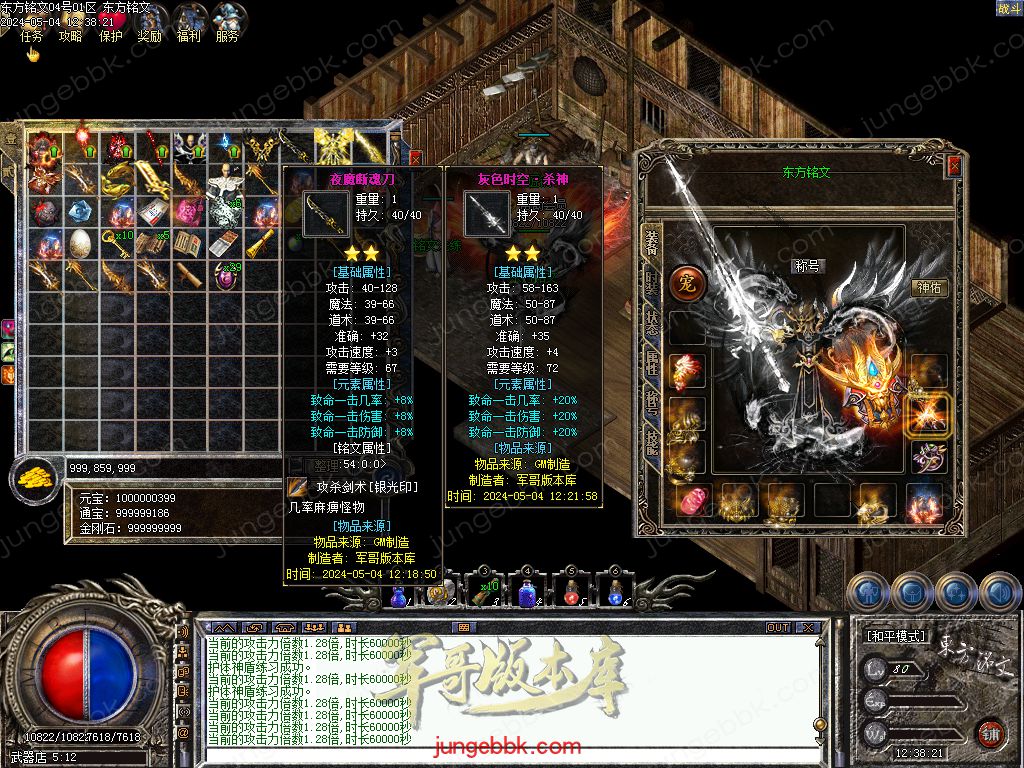Viewport: 1024px width, 768px height.
Task: Close the character equipment window
Action: [x=953, y=166]
